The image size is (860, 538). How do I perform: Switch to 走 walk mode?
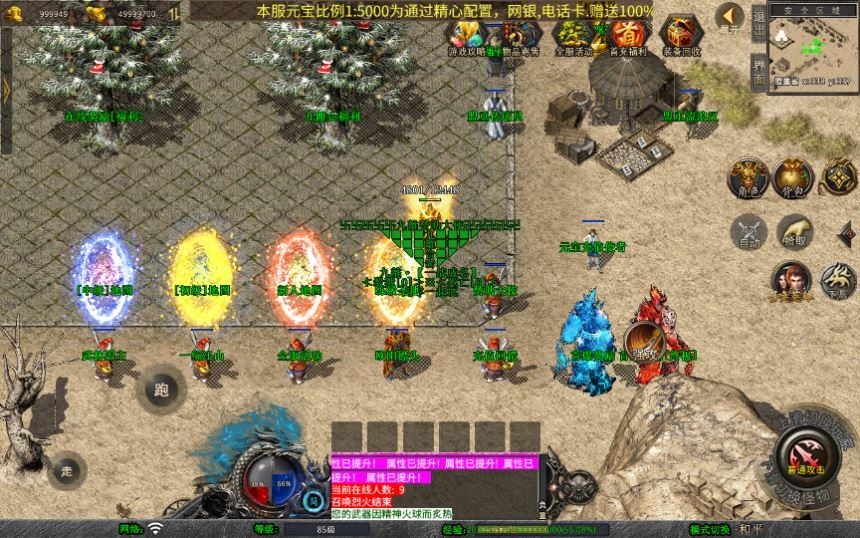[x=67, y=468]
